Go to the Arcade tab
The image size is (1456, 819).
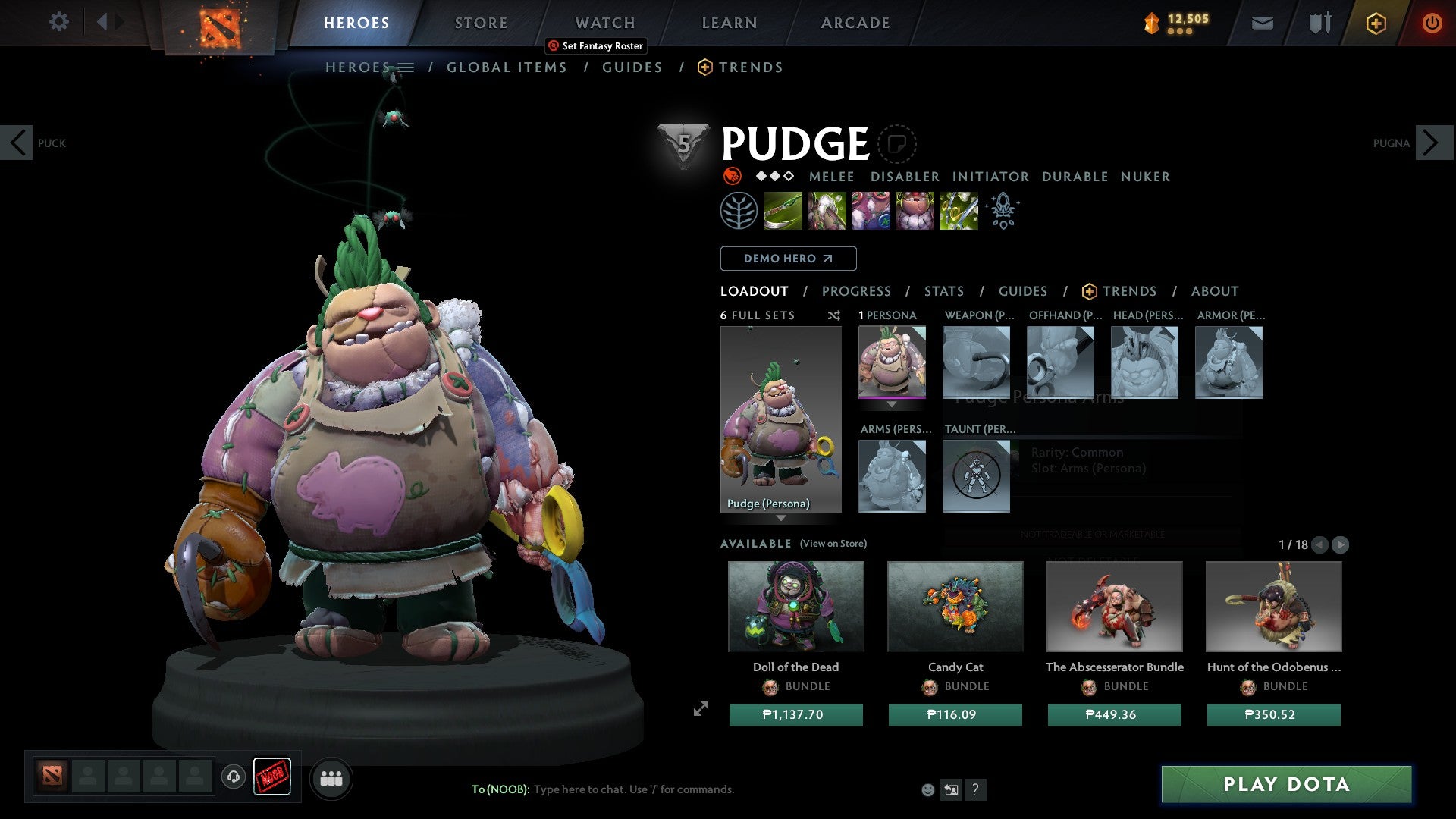[x=855, y=23]
